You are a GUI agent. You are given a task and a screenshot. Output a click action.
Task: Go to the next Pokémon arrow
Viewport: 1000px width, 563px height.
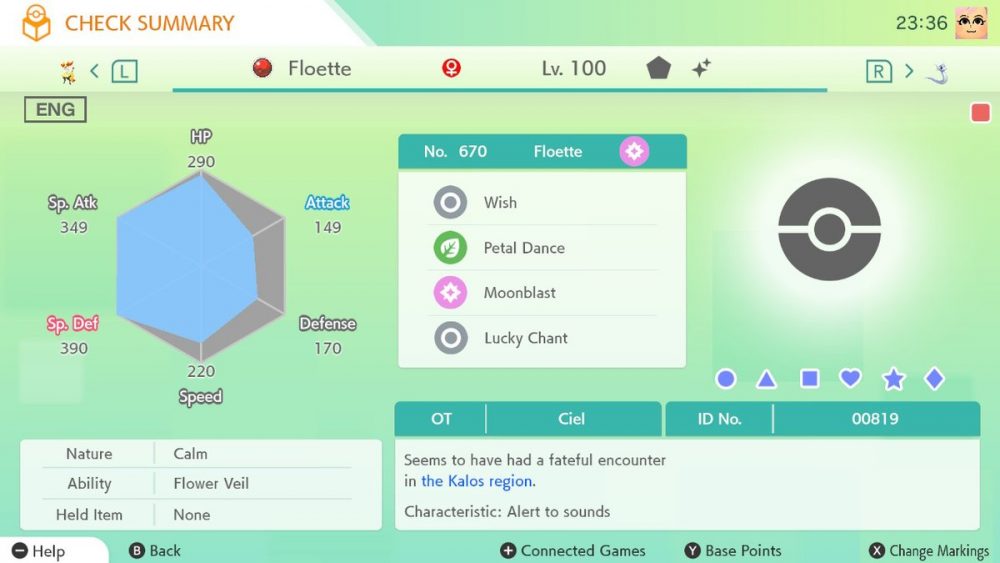[x=909, y=70]
